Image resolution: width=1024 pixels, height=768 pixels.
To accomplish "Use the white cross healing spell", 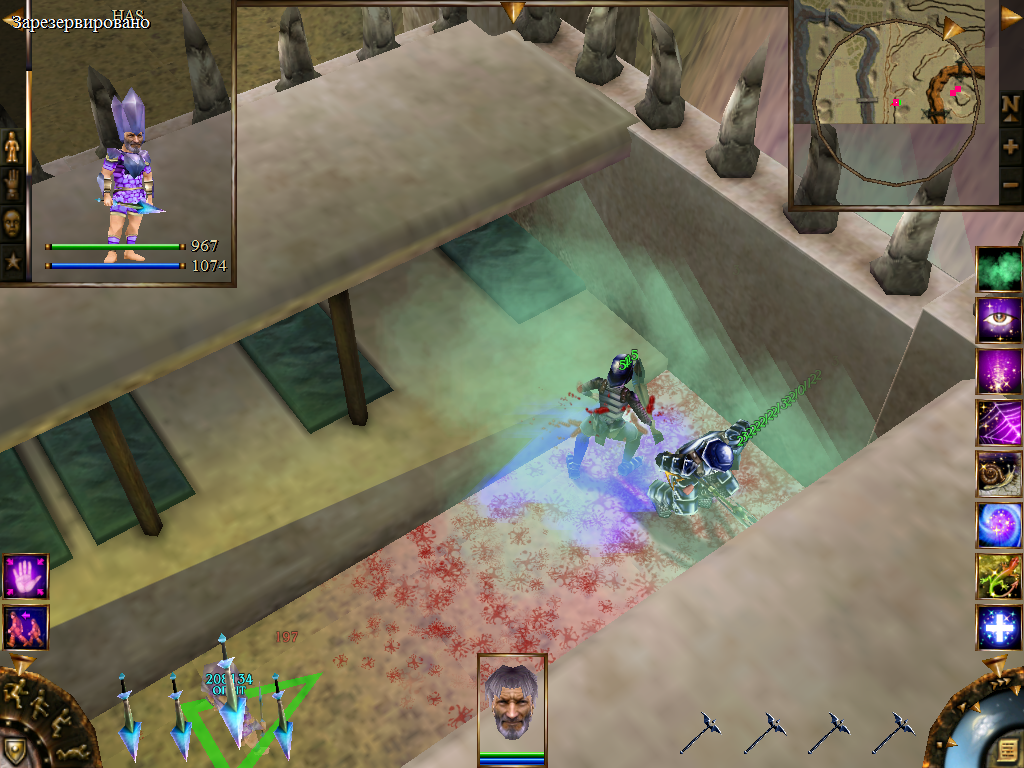I will pos(998,628).
